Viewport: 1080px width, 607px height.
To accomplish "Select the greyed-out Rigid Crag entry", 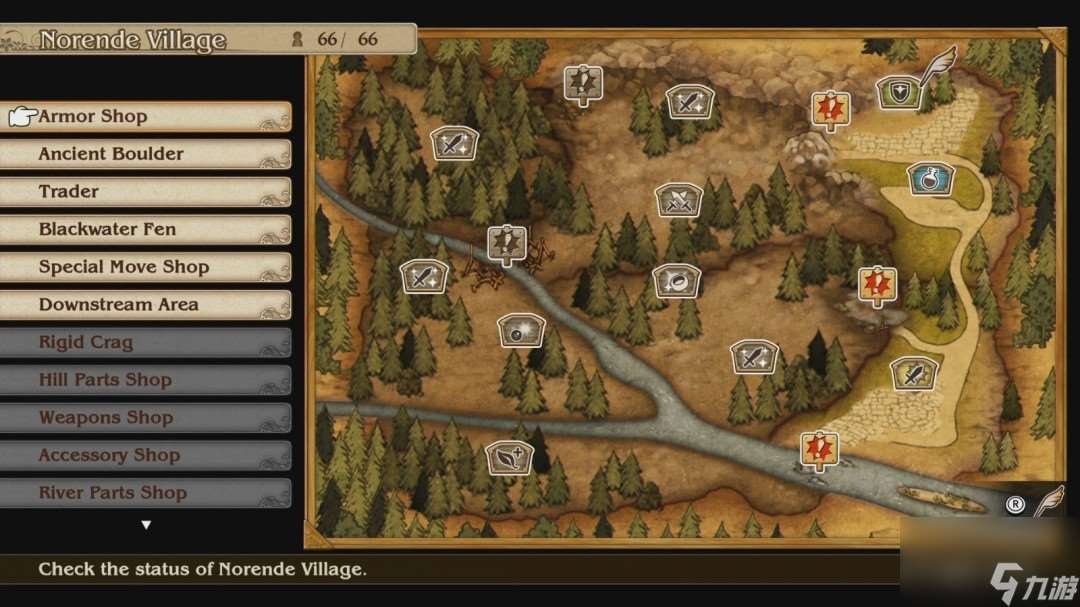I will pos(146,343).
